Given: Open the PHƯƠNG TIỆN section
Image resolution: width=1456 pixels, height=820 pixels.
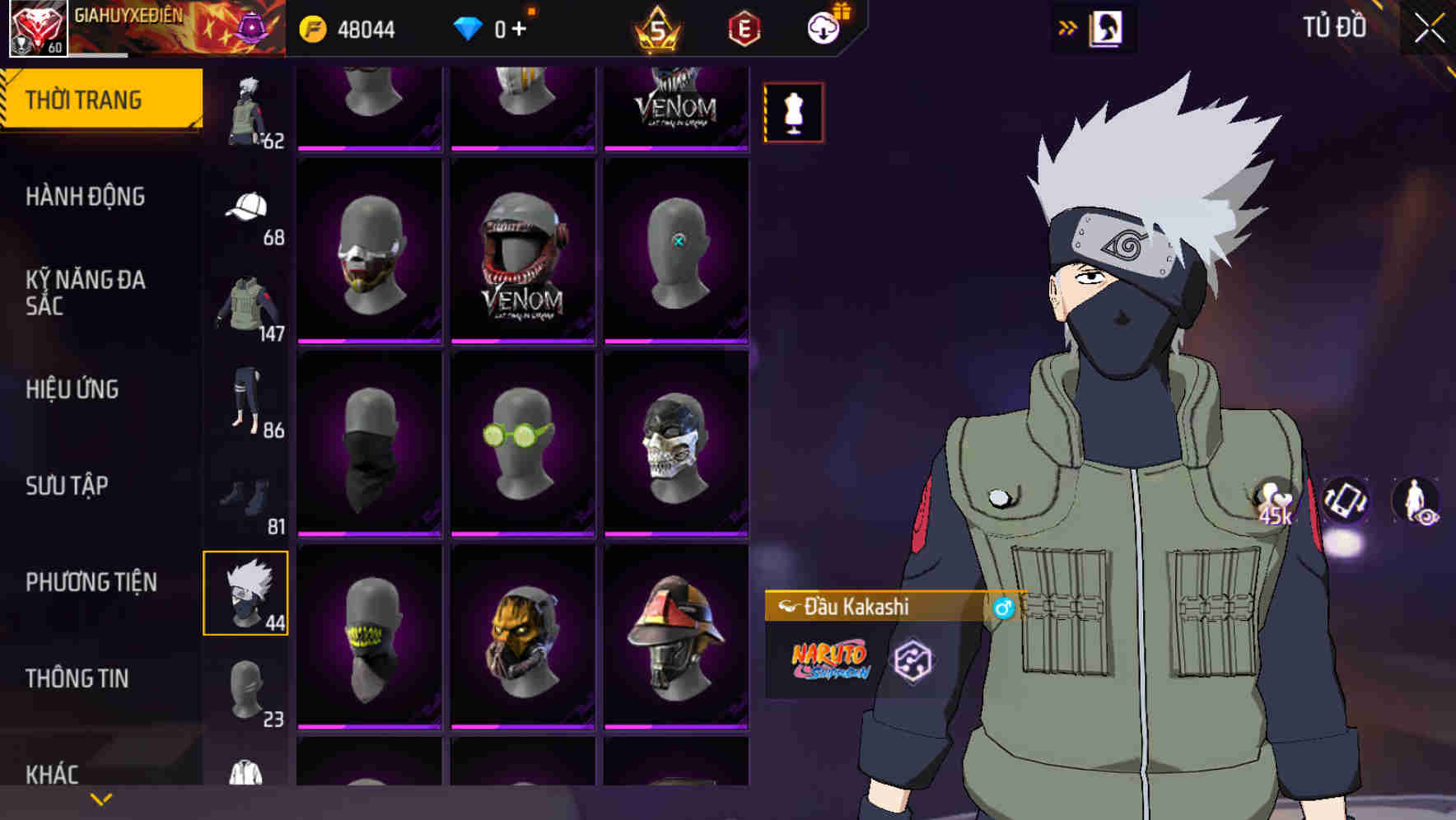Looking at the screenshot, I should pyautogui.click(x=91, y=582).
